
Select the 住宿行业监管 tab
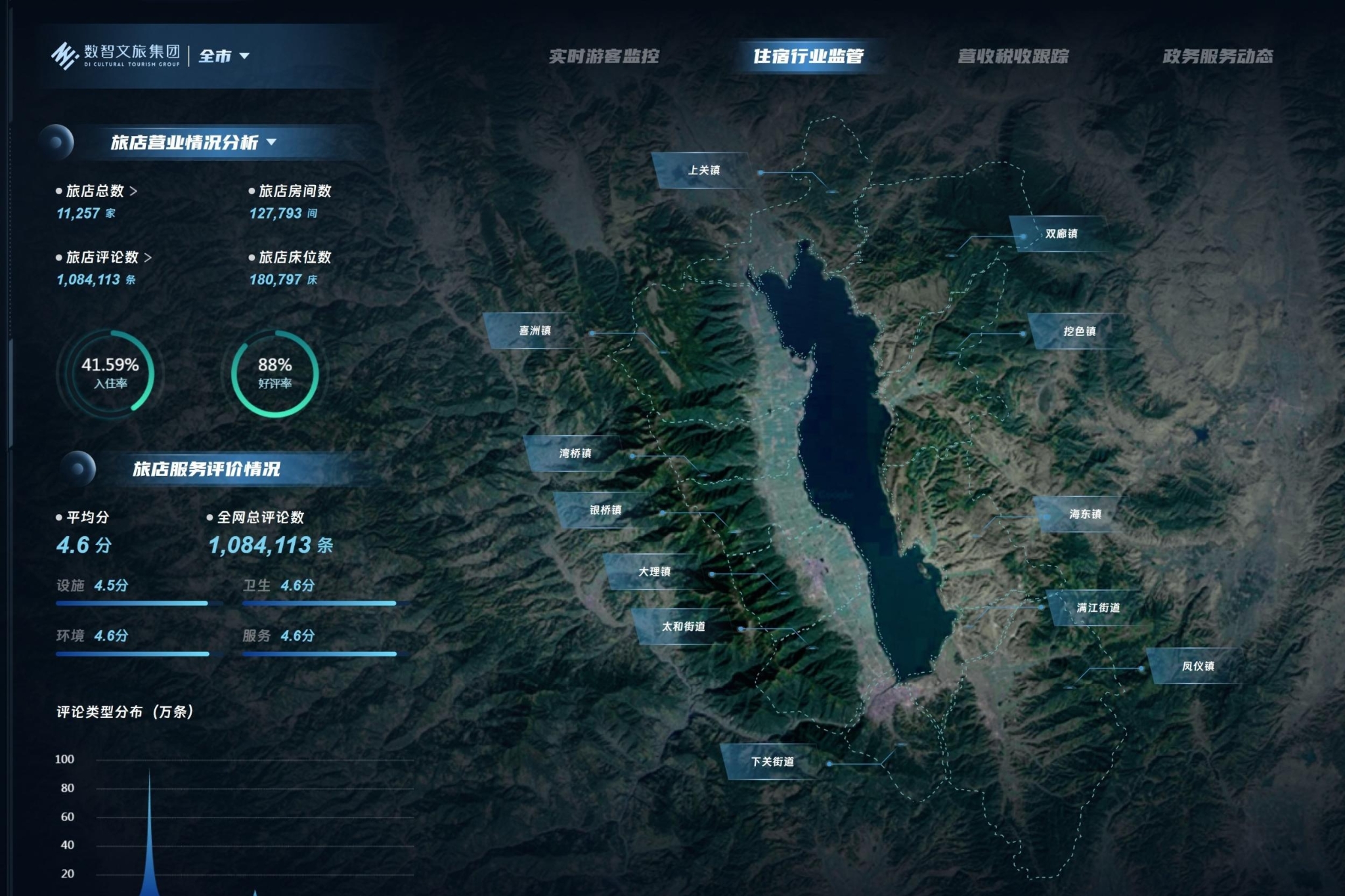[808, 56]
